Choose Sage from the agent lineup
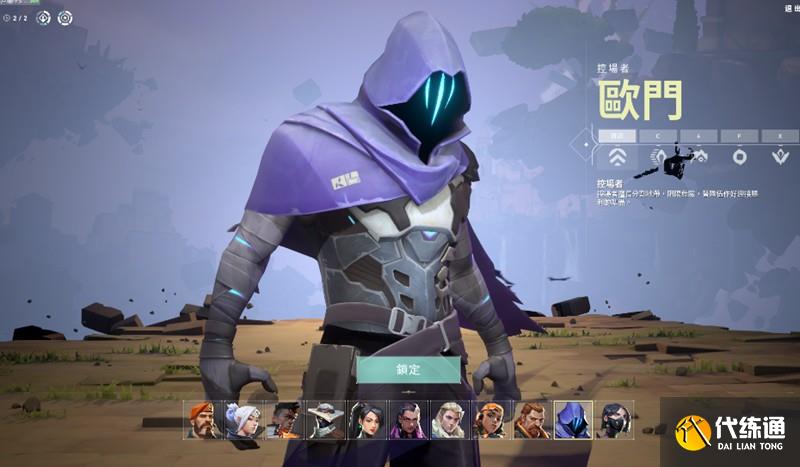Viewport: 800px width, 467px height. [367, 420]
